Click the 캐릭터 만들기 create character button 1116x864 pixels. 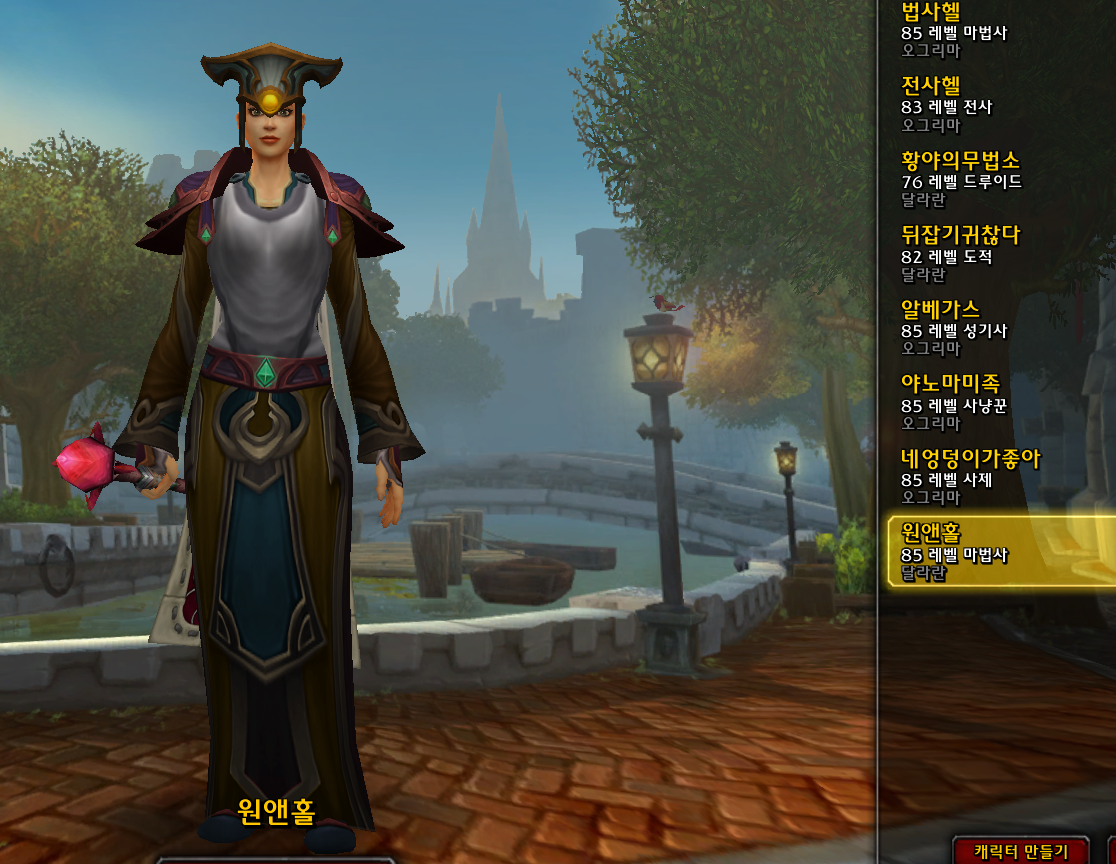click(x=1020, y=851)
